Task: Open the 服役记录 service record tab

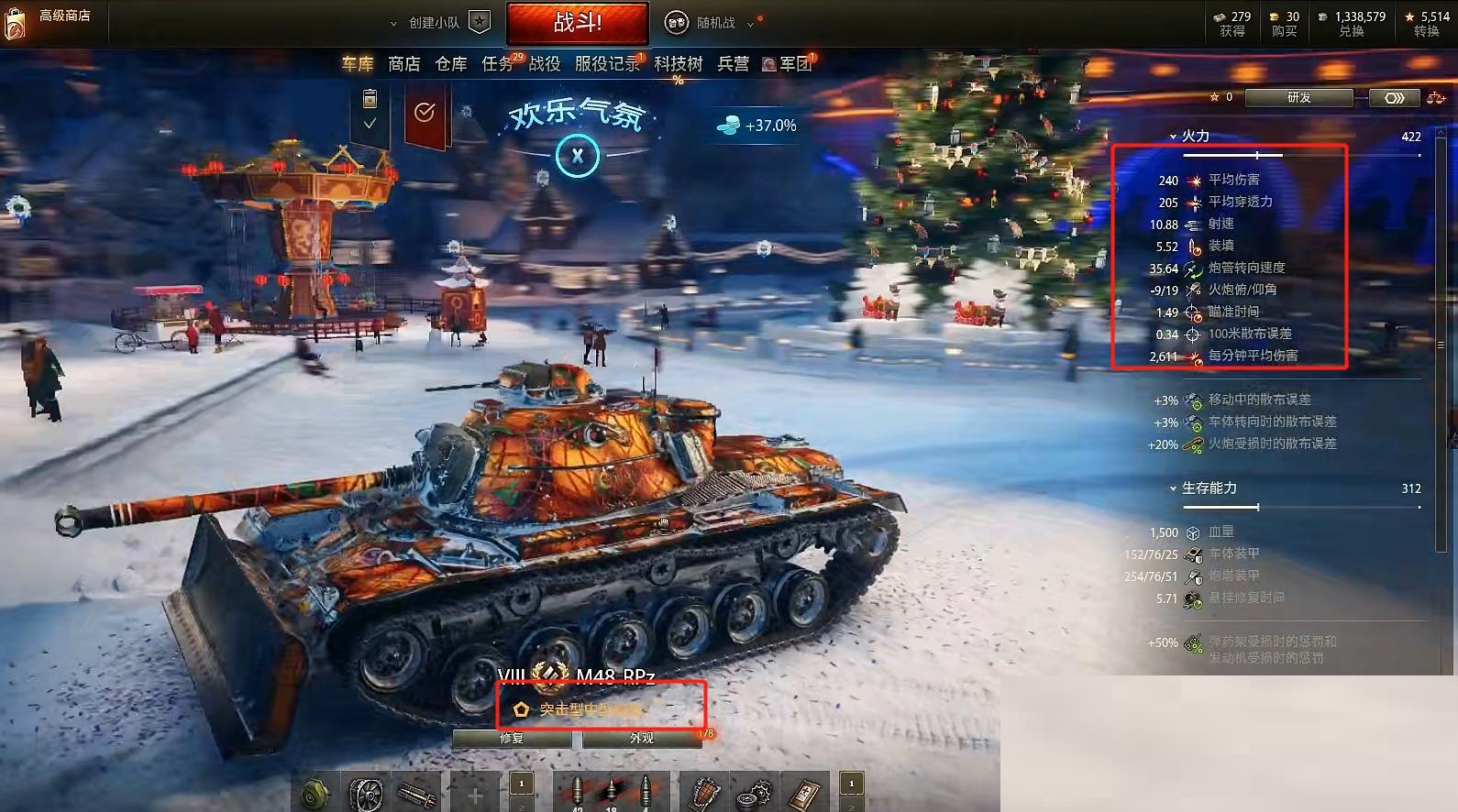Action: (x=608, y=64)
